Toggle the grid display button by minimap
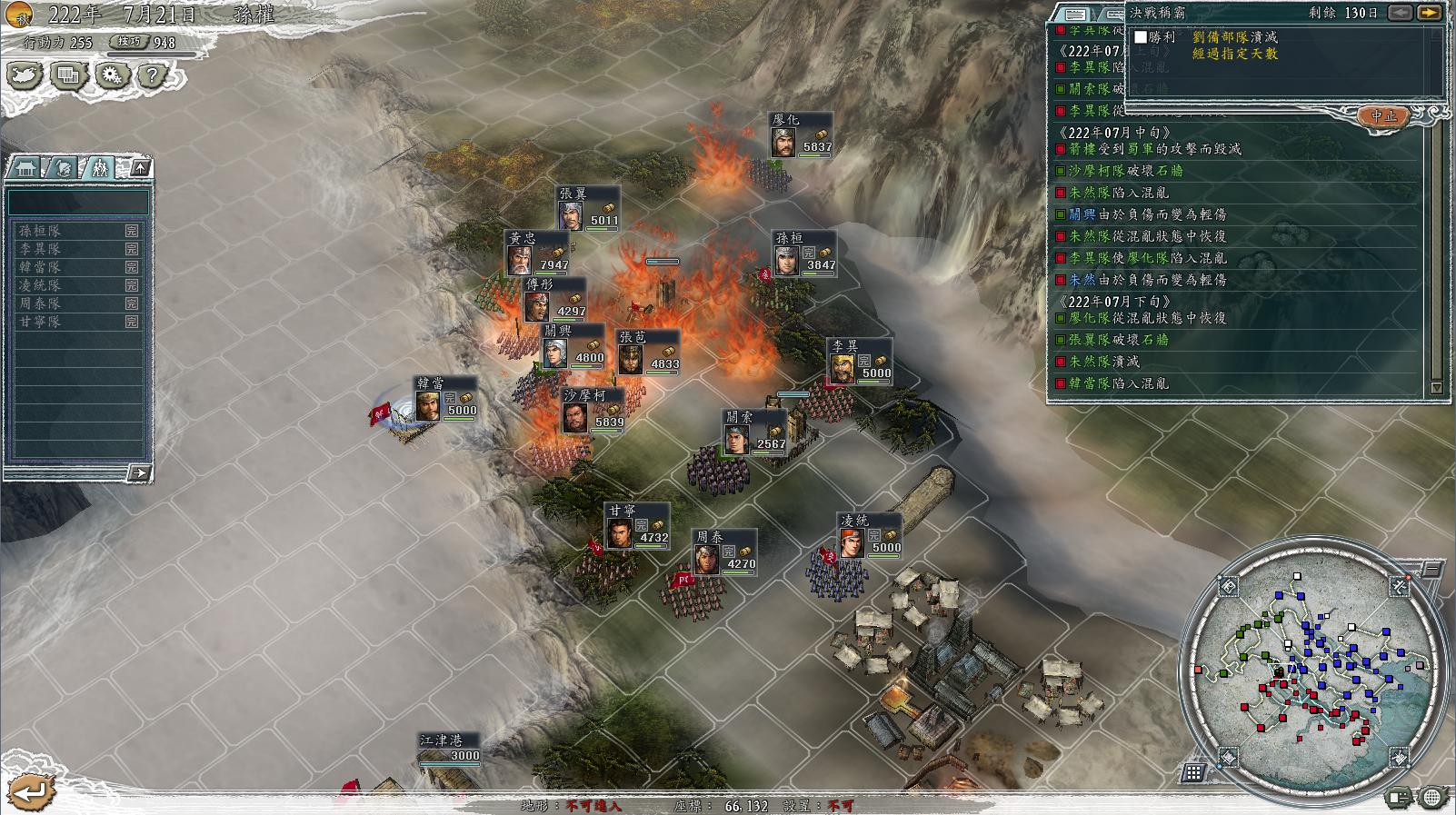The width and height of the screenshot is (1456, 815). [x=1193, y=772]
